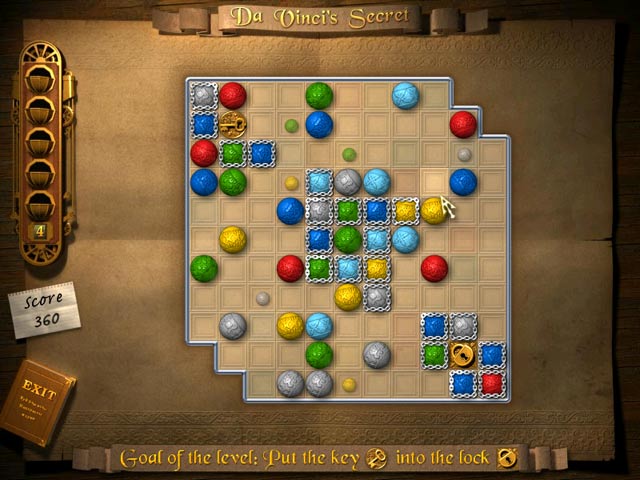Image resolution: width=640 pixels, height=480 pixels.
Task: Select the red ball above the golden key
Action: 233,95
